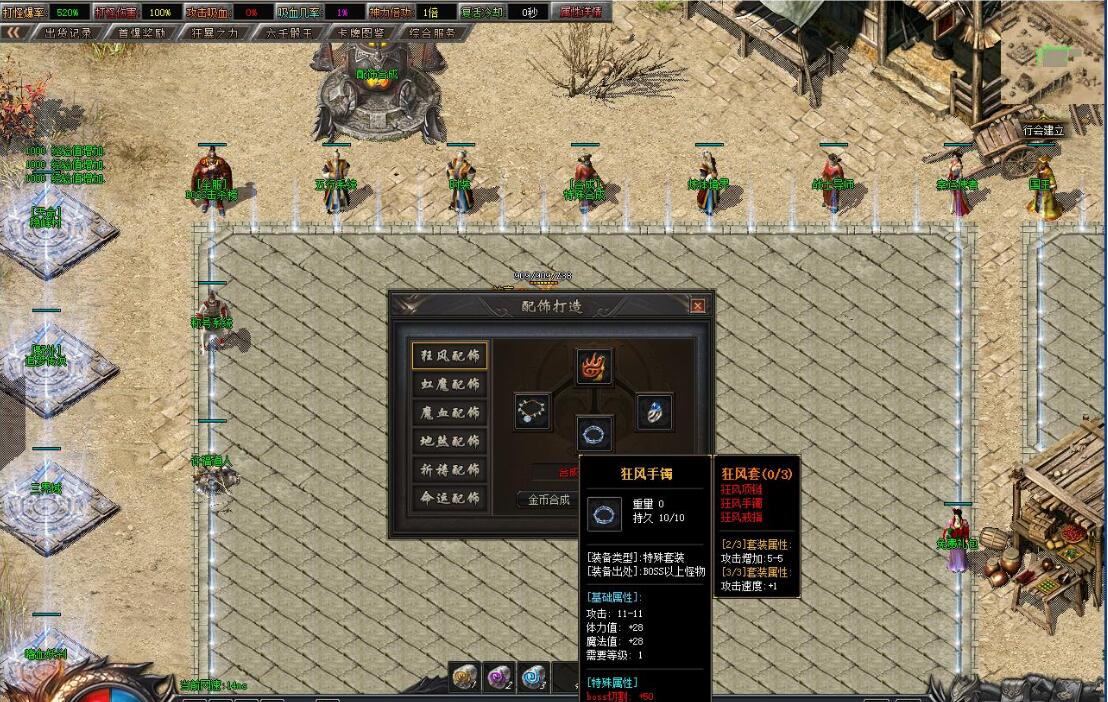Switch to the 虹魔配饰 category
This screenshot has width=1108, height=702.
448,384
